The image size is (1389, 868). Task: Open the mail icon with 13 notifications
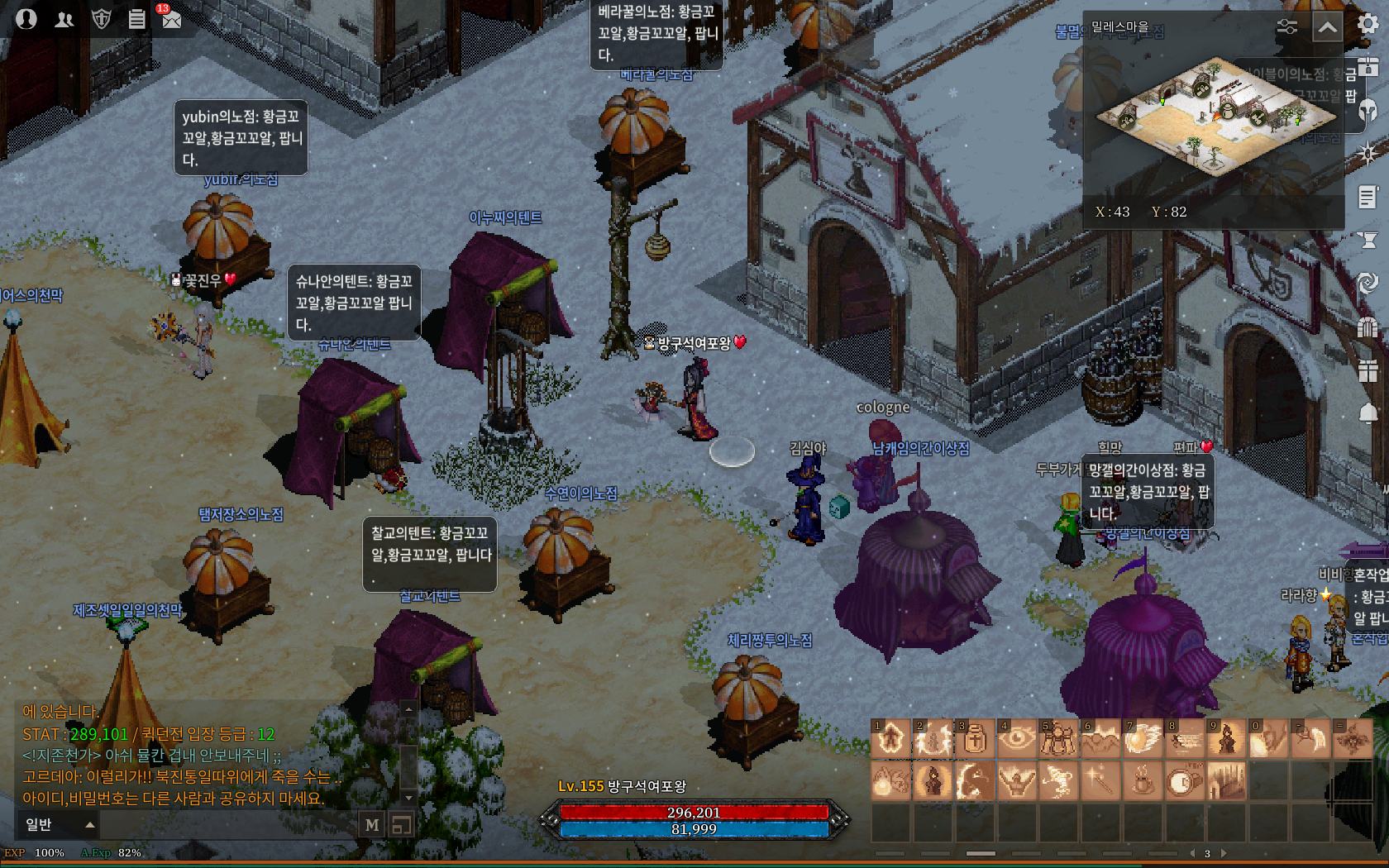171,18
